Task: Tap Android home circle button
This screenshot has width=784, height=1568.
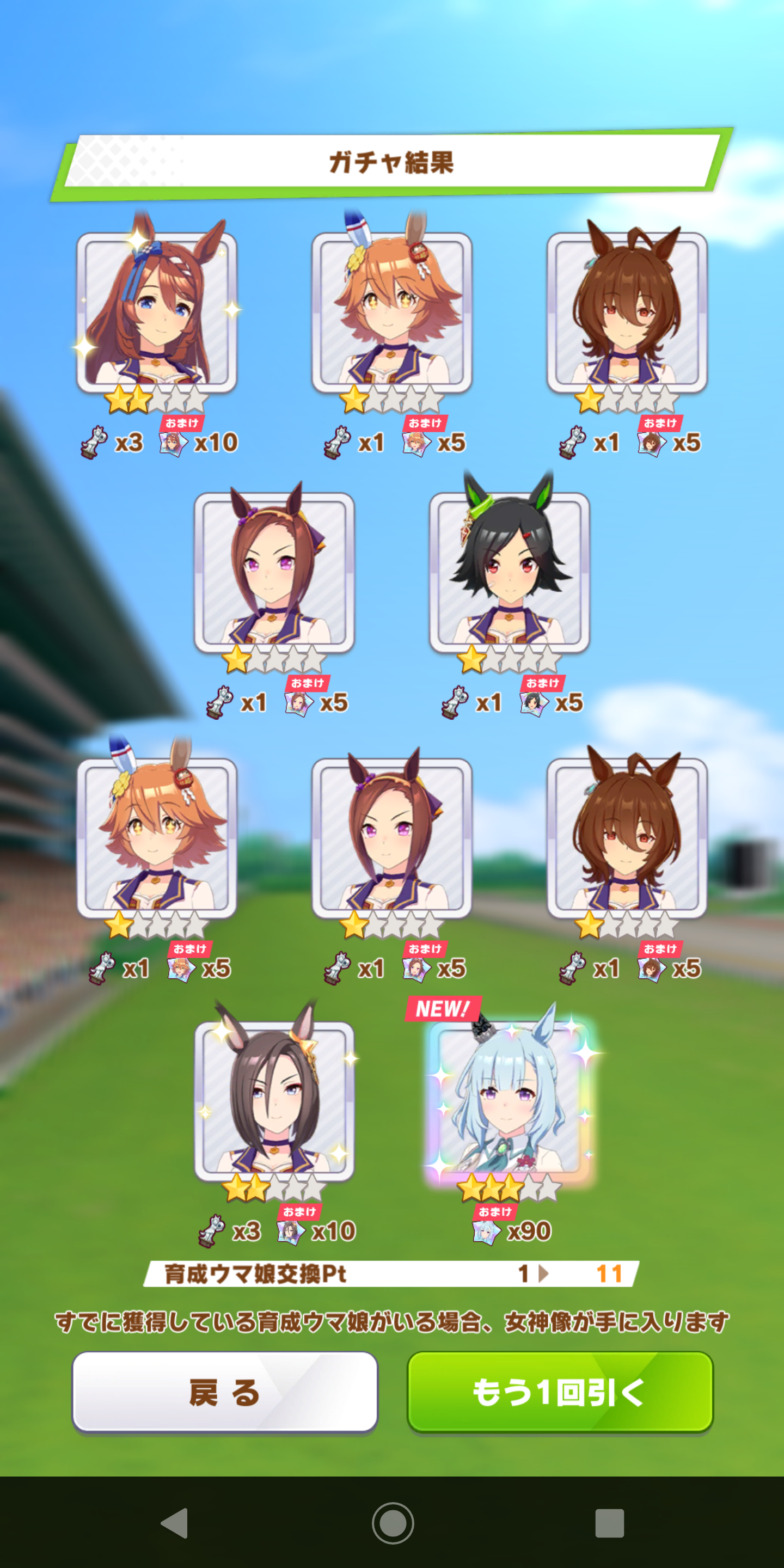Action: click(393, 1523)
